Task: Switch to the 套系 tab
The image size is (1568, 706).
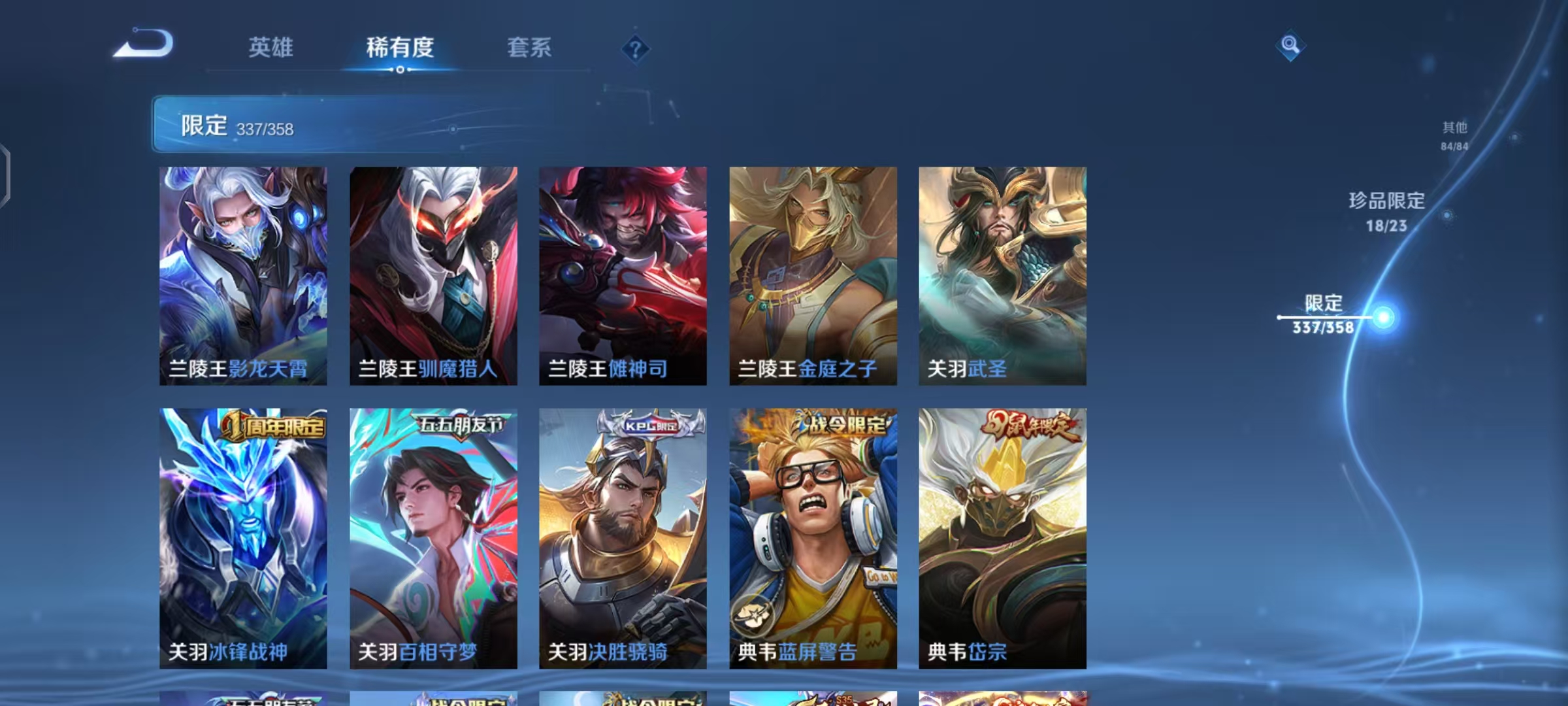Action: tap(529, 48)
